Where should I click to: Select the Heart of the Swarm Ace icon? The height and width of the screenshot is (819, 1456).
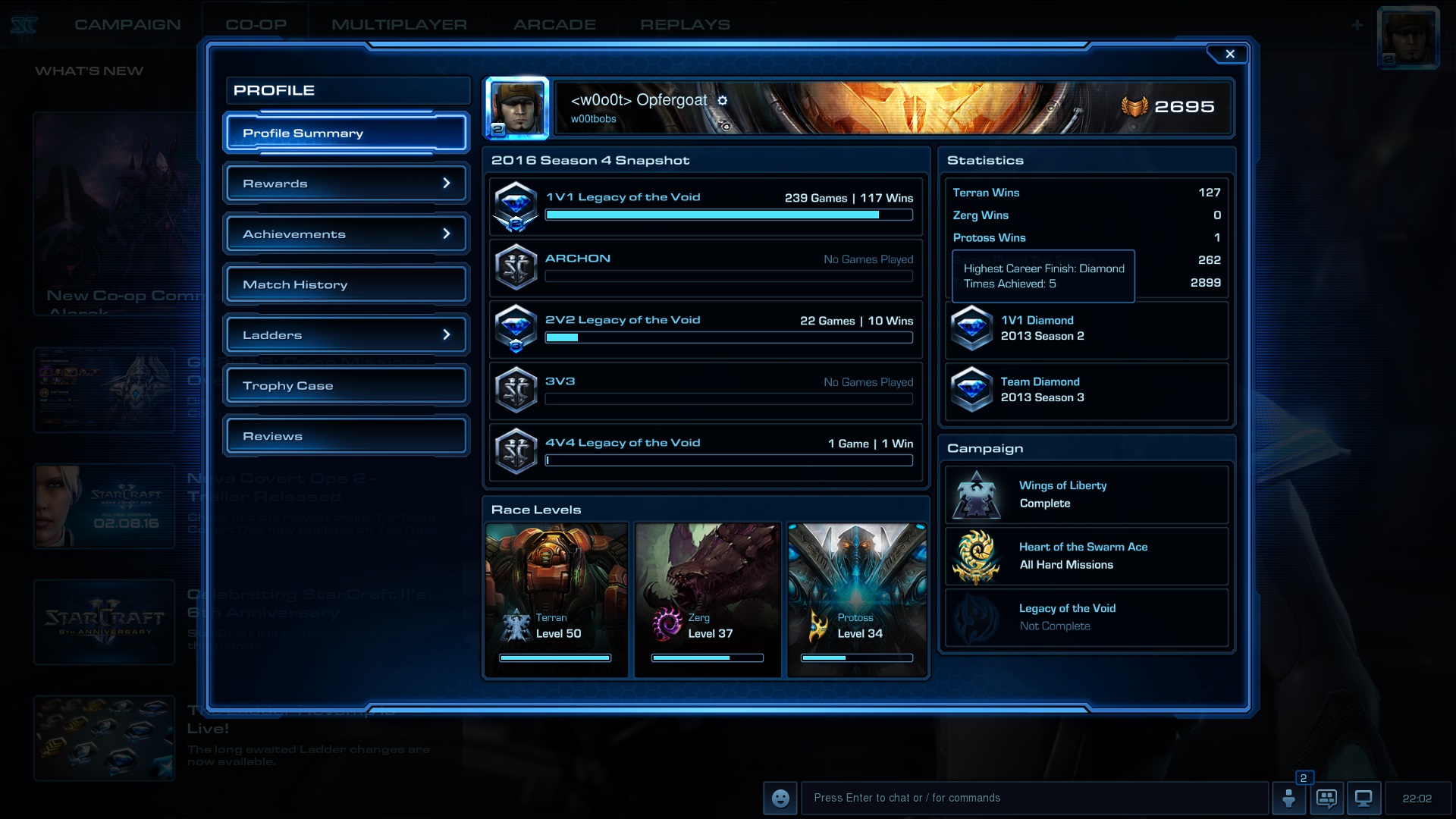click(x=977, y=556)
